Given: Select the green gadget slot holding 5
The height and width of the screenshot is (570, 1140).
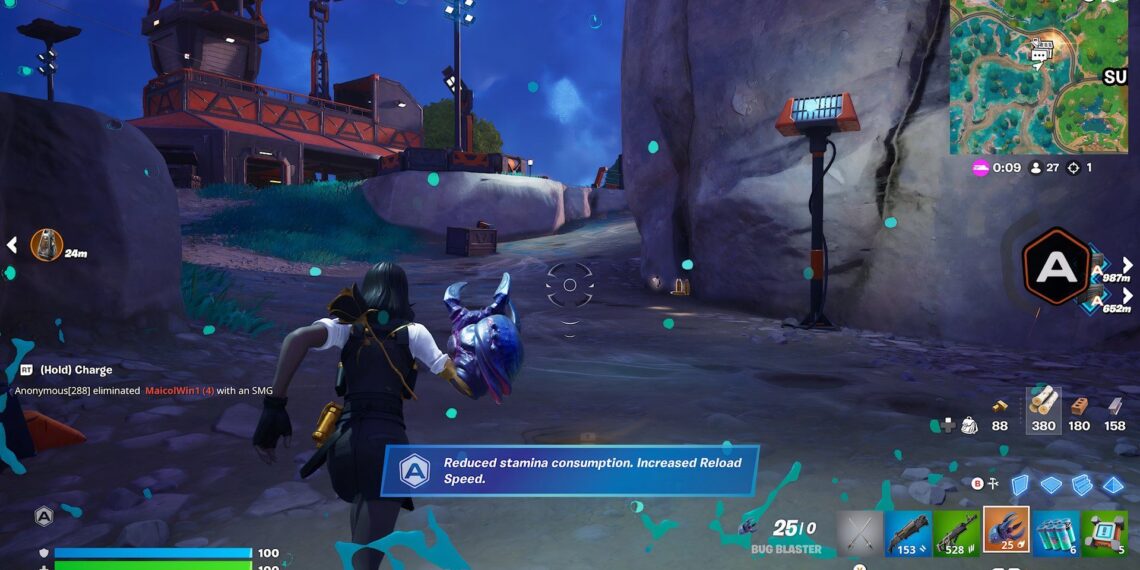Looking at the screenshot, I should 1104,532.
